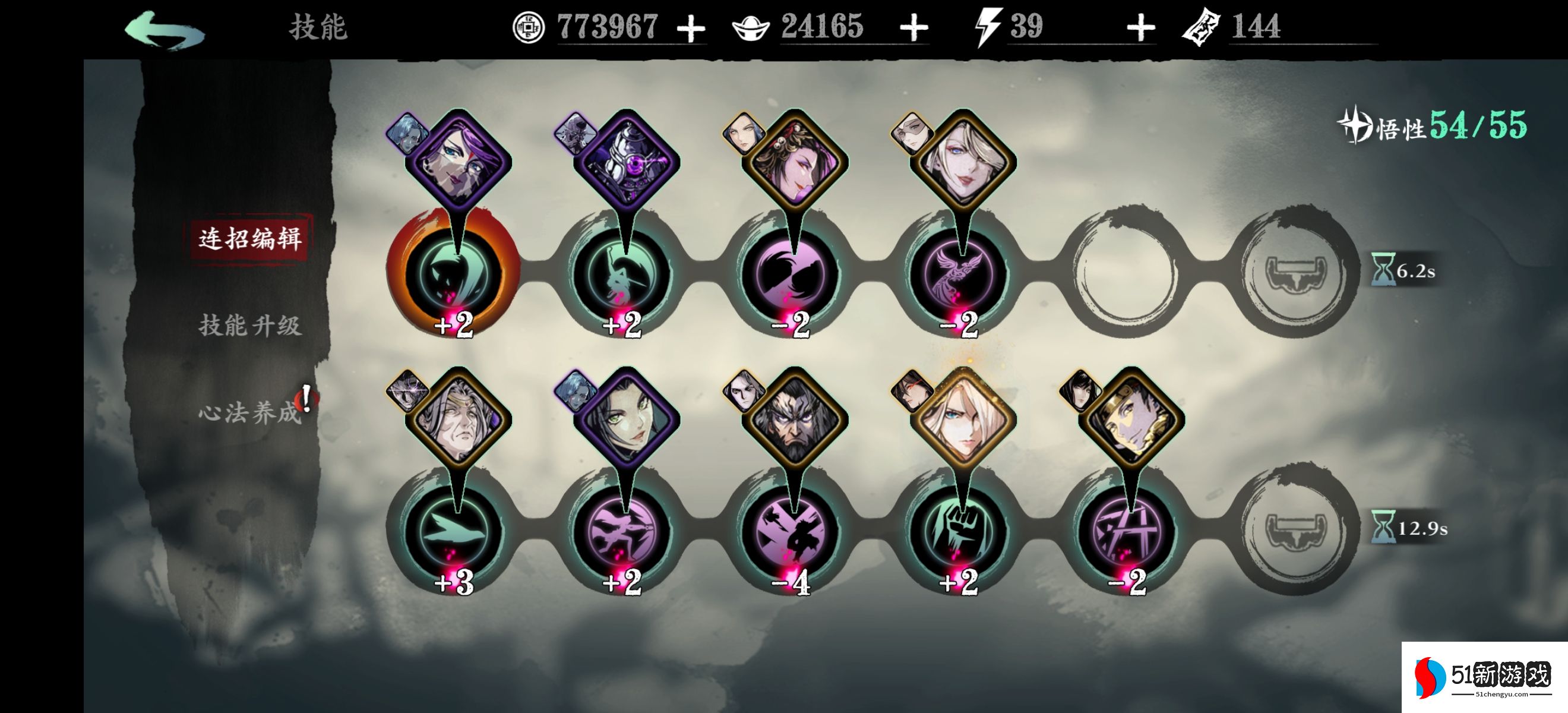Click the 51新游戏 watermark logo
Image resolution: width=1568 pixels, height=713 pixels.
click(1484, 677)
